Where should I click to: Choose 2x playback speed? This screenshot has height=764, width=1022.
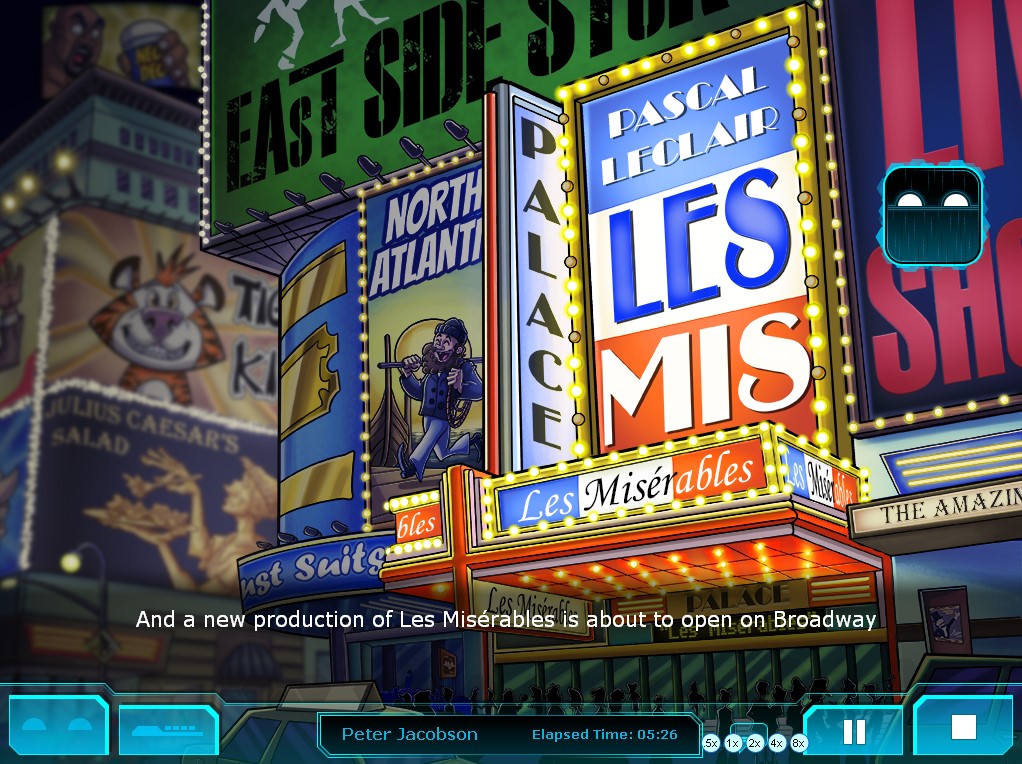click(x=755, y=743)
